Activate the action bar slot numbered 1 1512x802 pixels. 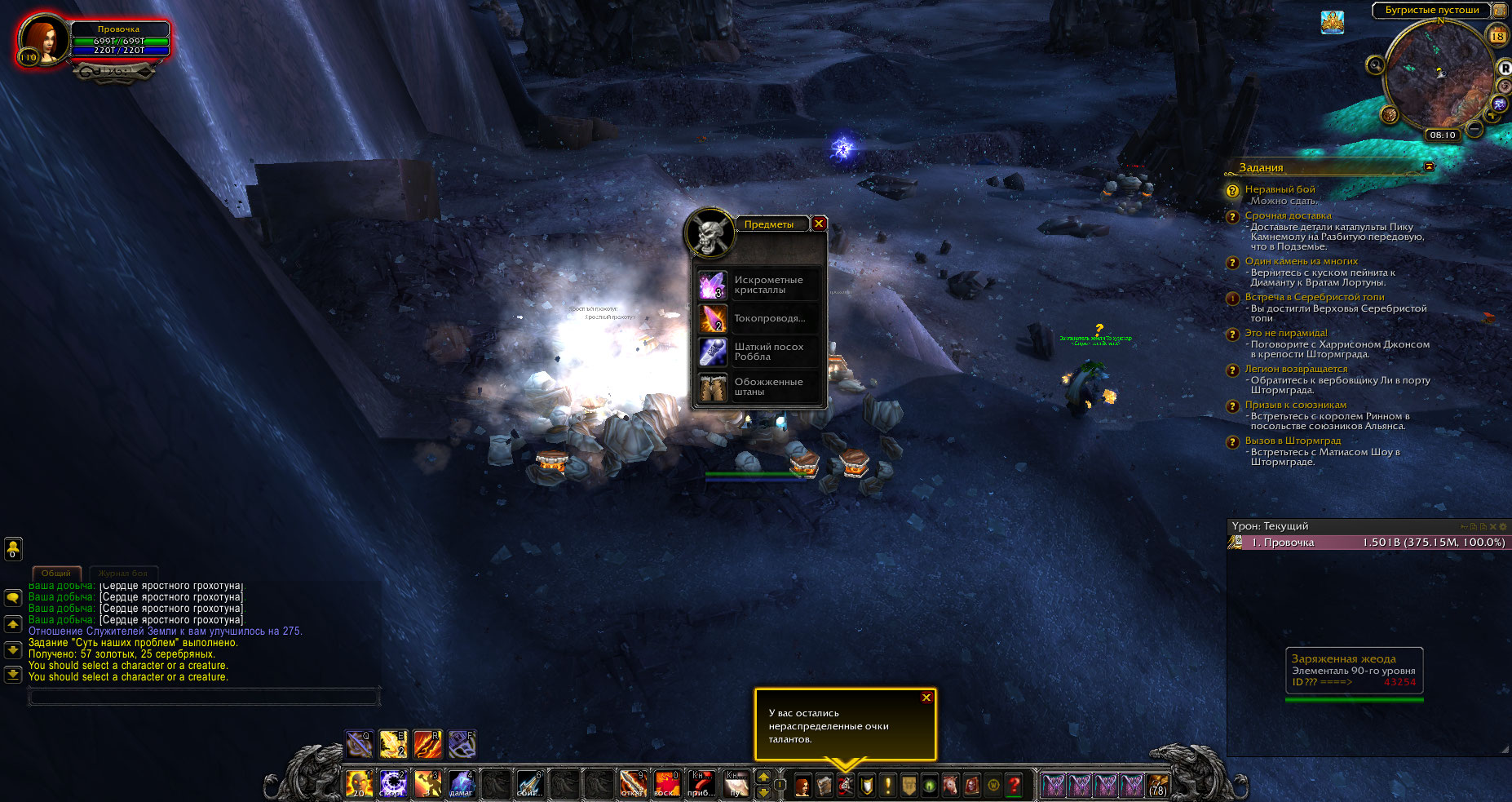[359, 783]
